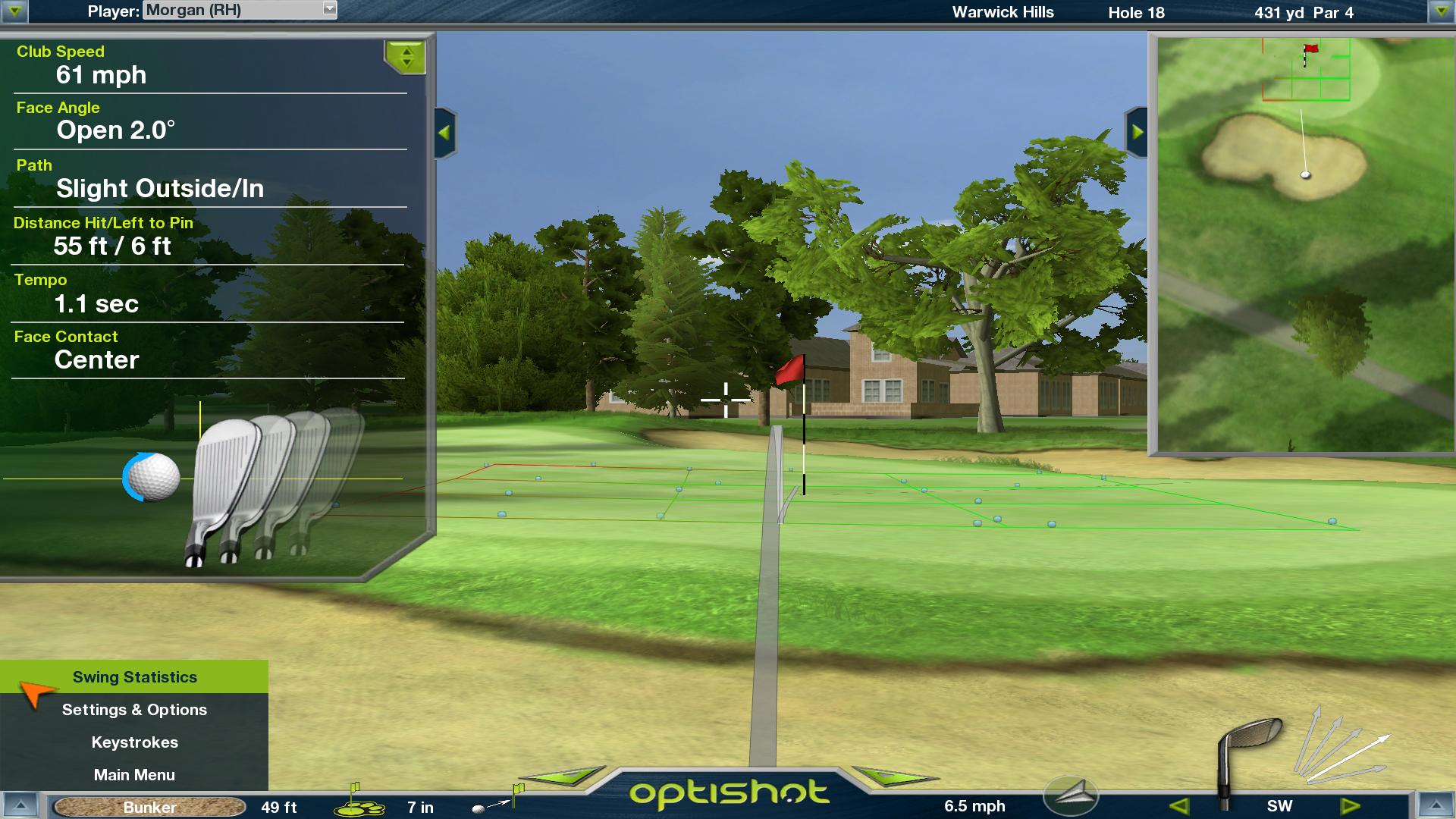Click the green arrow left of OptiShot logo
This screenshot has height=819, width=1456.
[565, 776]
